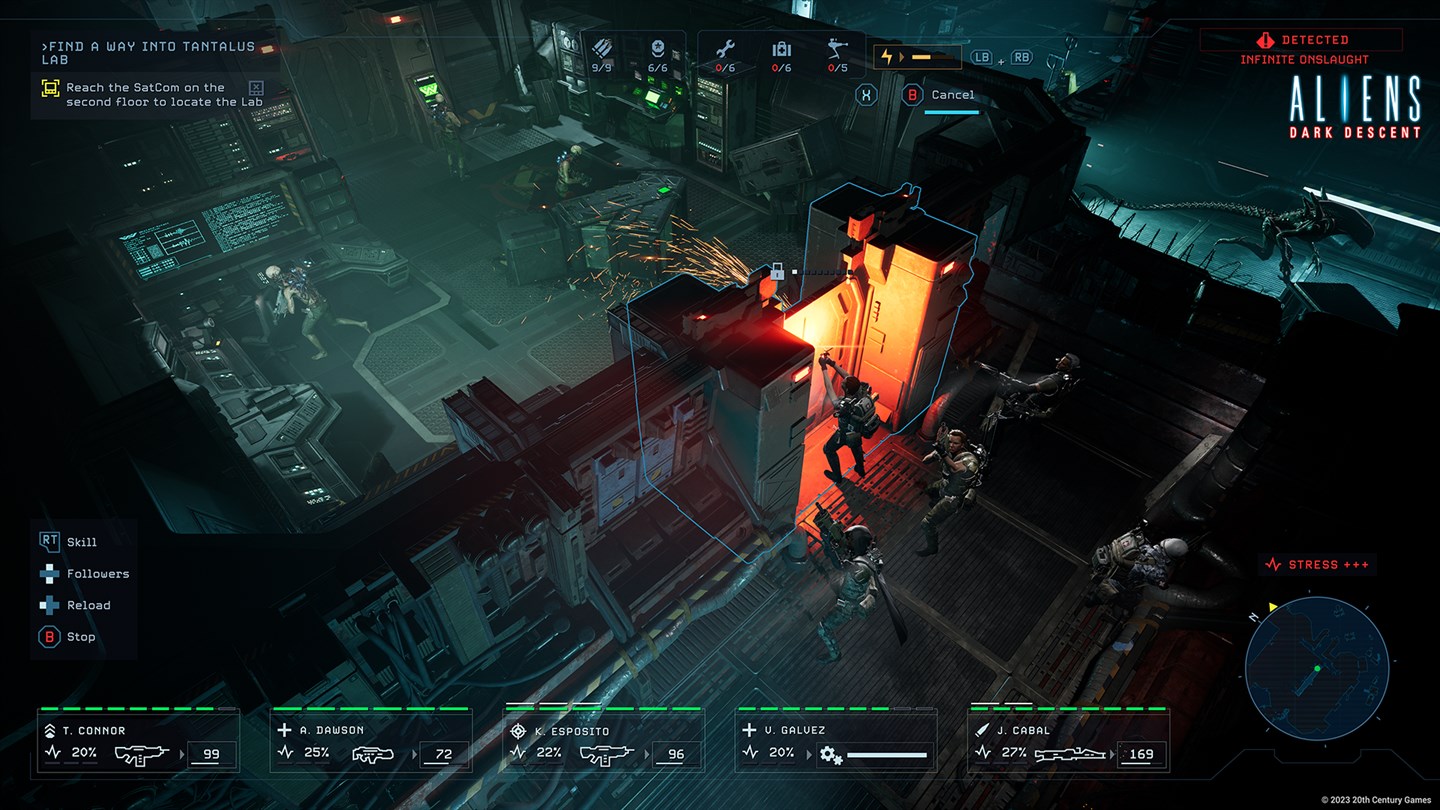The image size is (1440, 810).
Task: Click the wrench tools resource icon
Action: coord(726,49)
